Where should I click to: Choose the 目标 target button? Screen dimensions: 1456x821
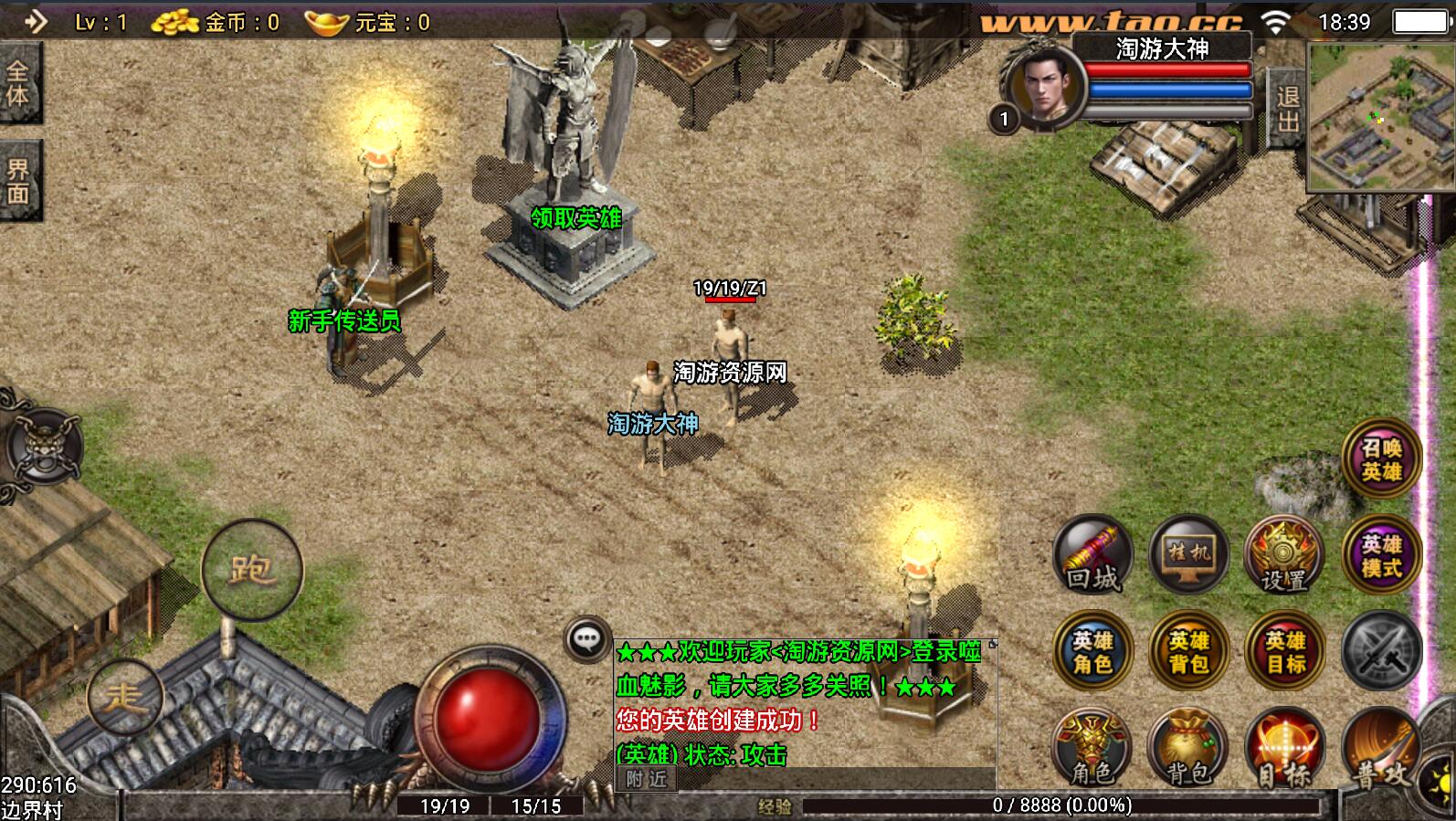click(x=1284, y=749)
